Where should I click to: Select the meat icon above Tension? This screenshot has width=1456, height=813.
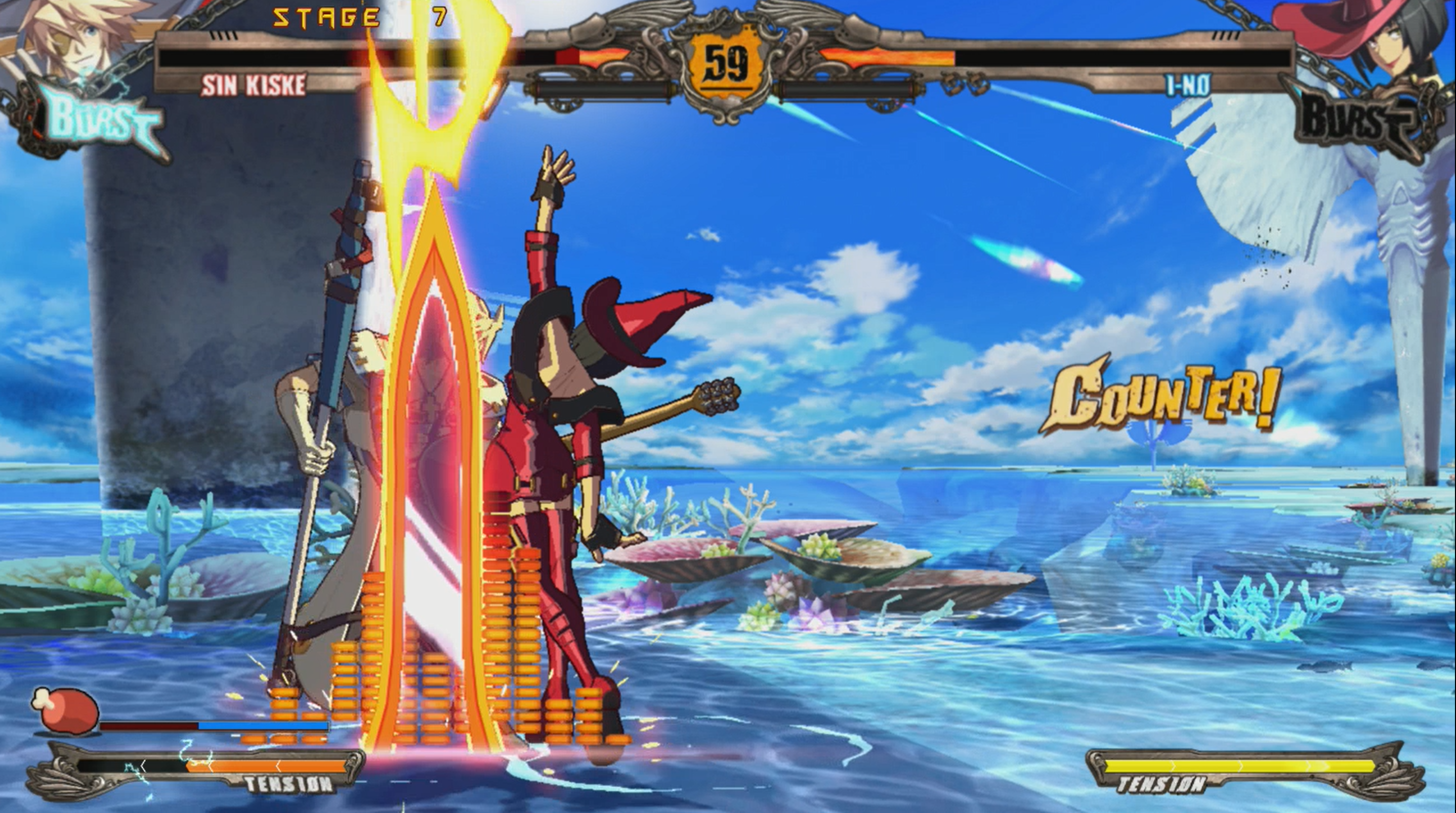click(x=65, y=711)
